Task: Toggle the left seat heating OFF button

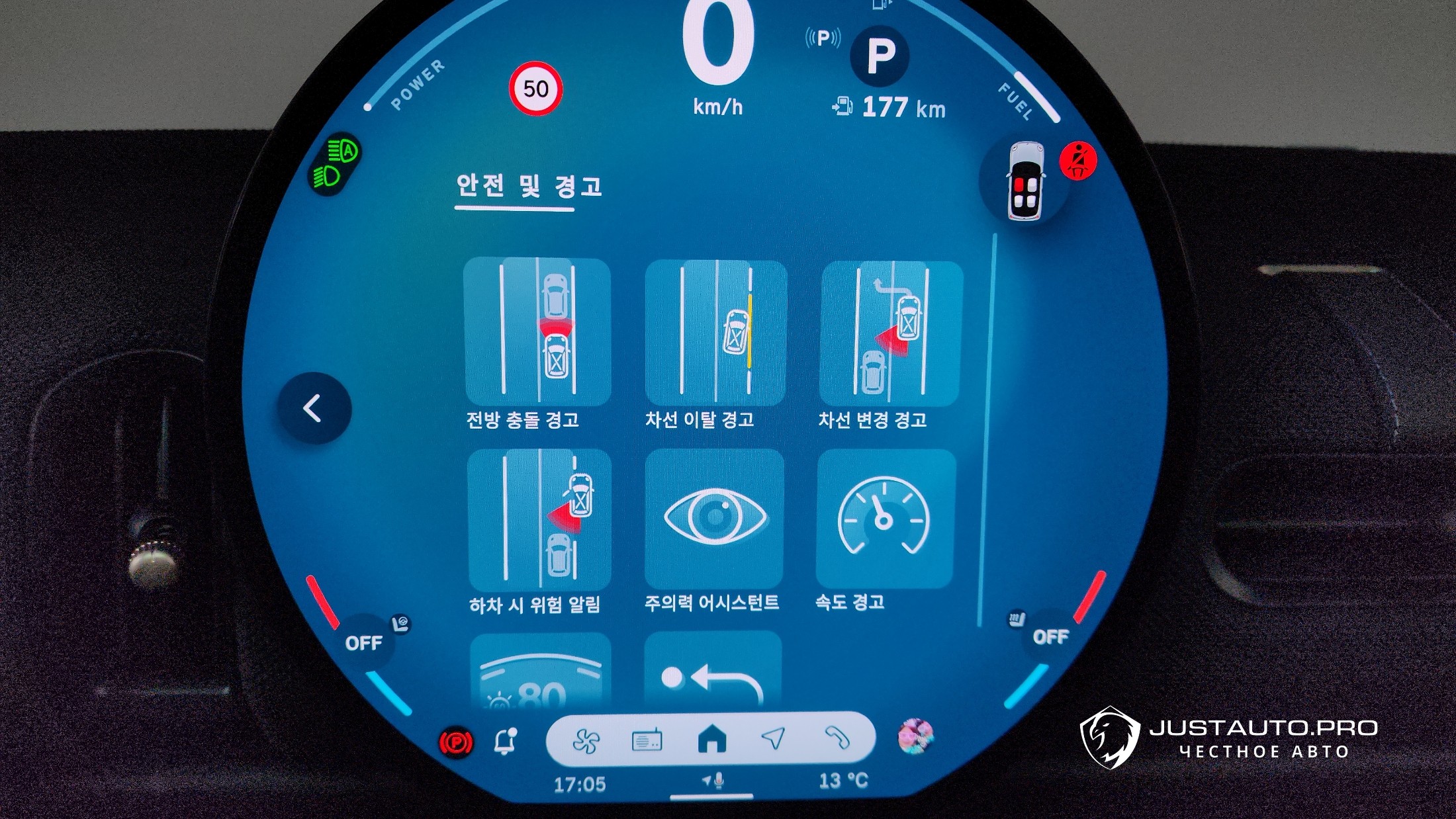Action: coord(364,642)
